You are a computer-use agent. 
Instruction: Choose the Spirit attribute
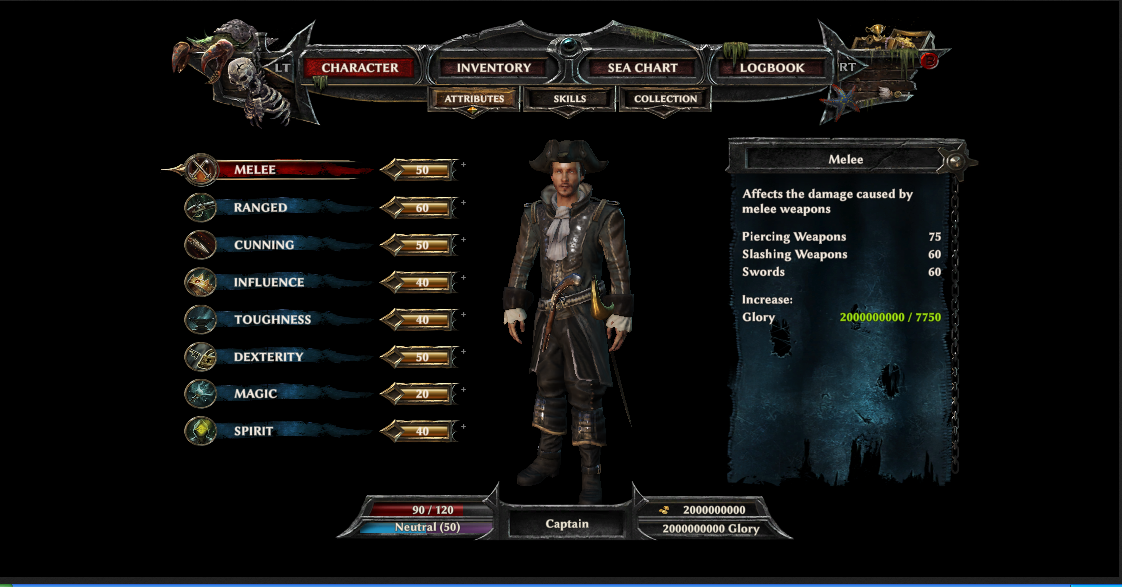pyautogui.click(x=254, y=431)
